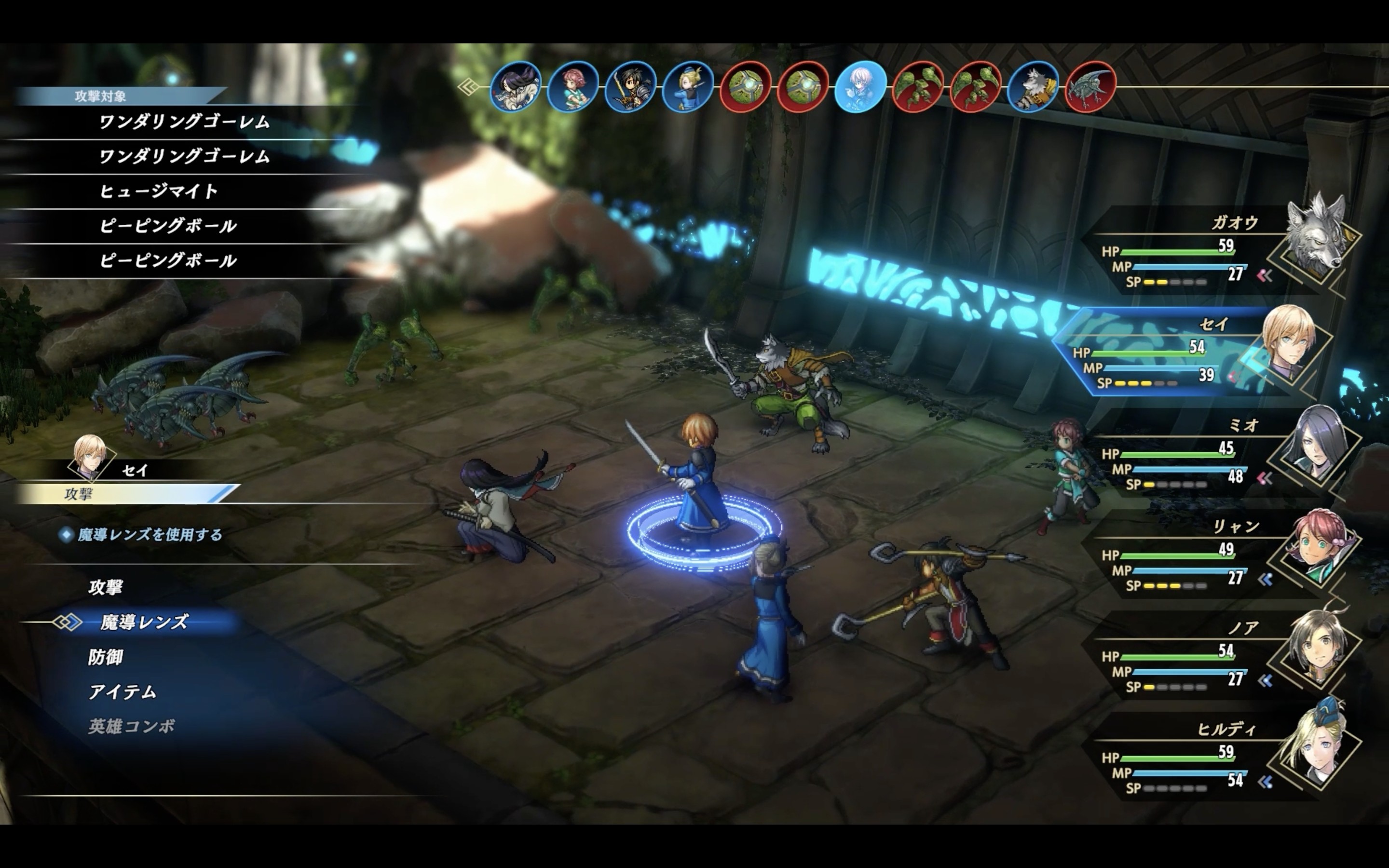Click the wolf Gaou turn order icon

click(1033, 87)
